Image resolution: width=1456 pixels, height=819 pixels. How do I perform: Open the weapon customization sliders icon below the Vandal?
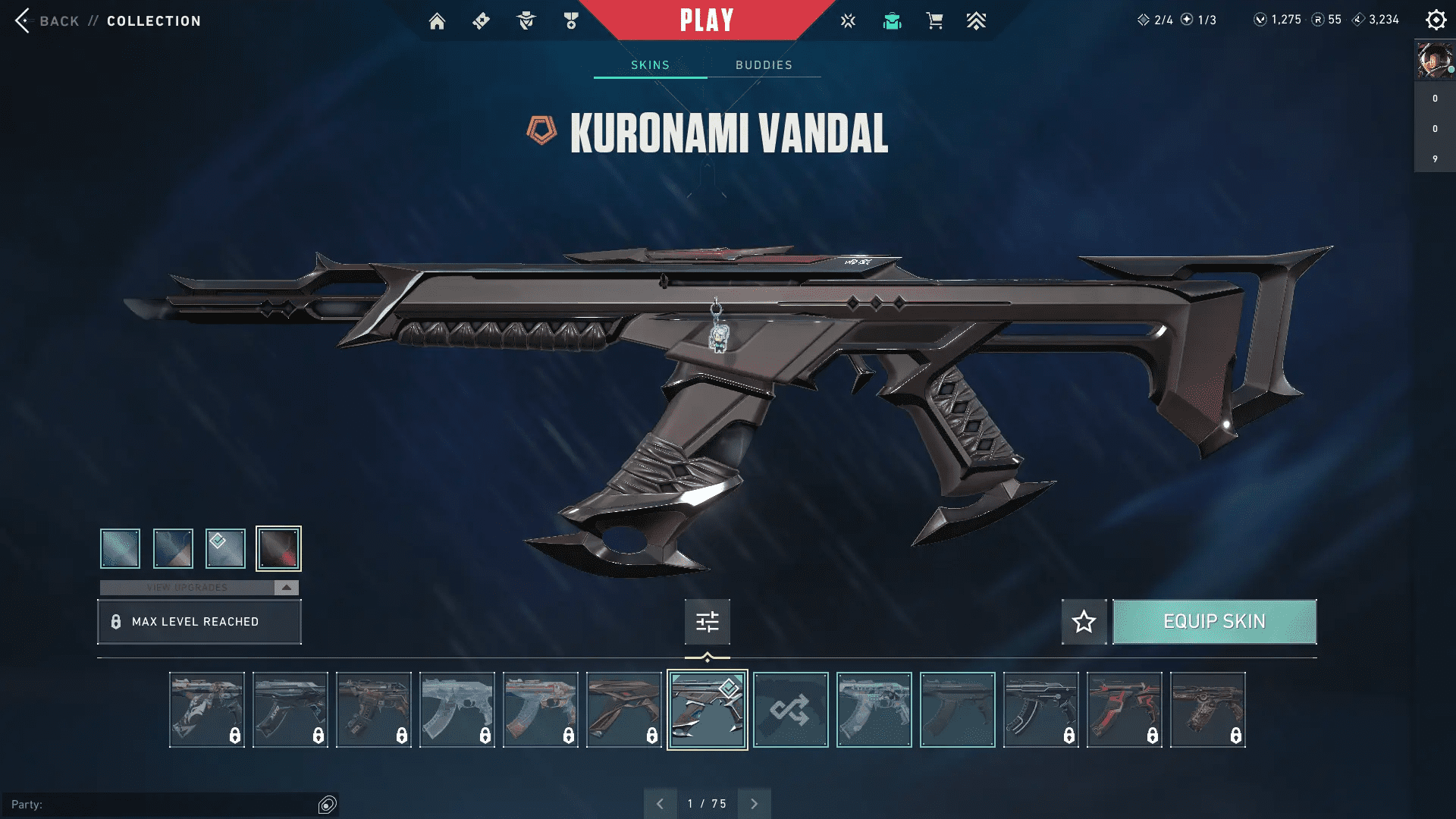706,622
